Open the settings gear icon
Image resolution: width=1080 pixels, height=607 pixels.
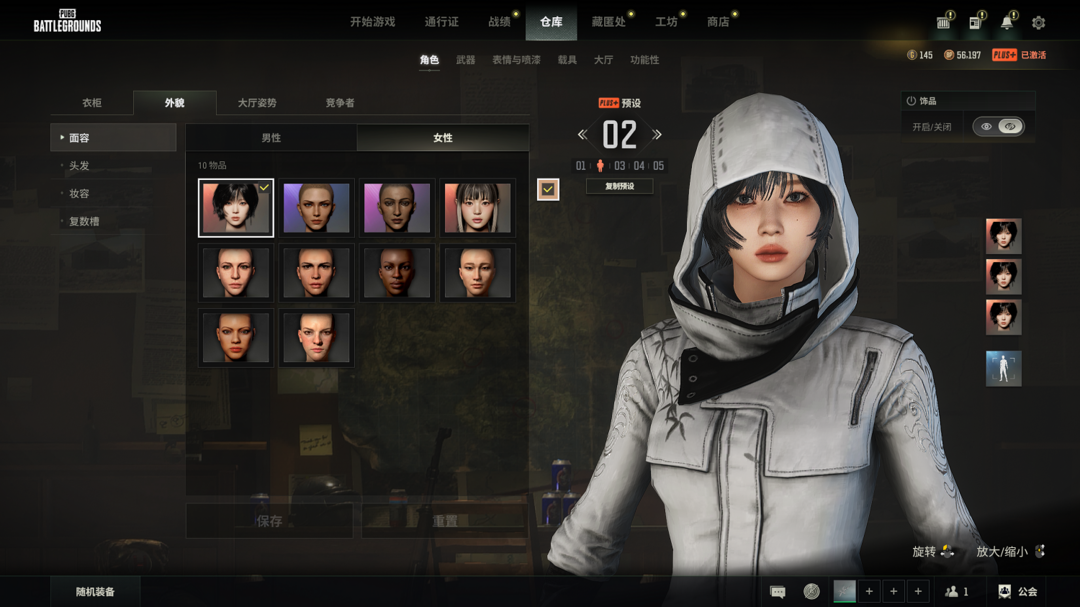click(1038, 23)
